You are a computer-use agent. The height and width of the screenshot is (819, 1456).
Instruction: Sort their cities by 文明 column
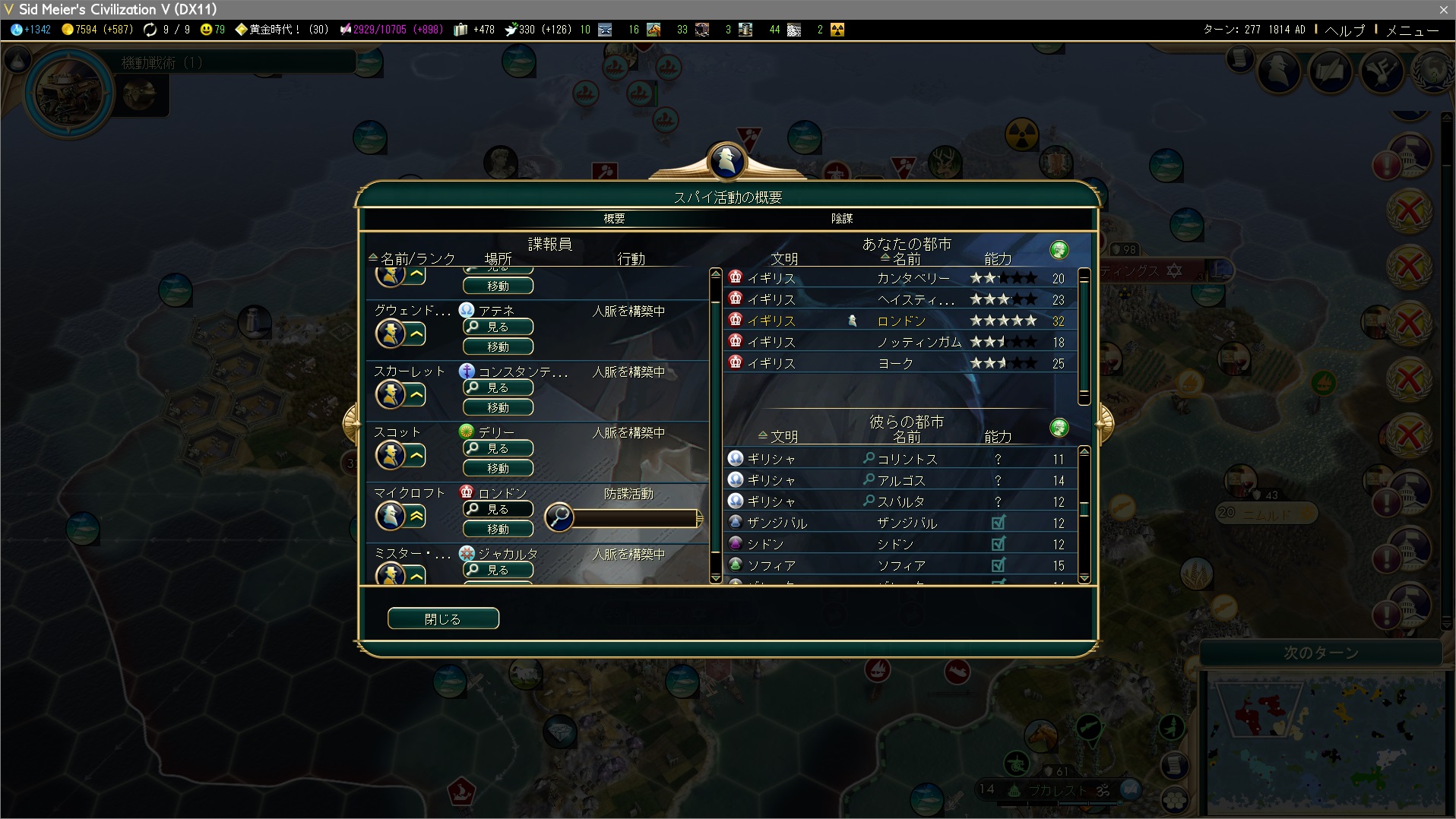[x=783, y=437]
